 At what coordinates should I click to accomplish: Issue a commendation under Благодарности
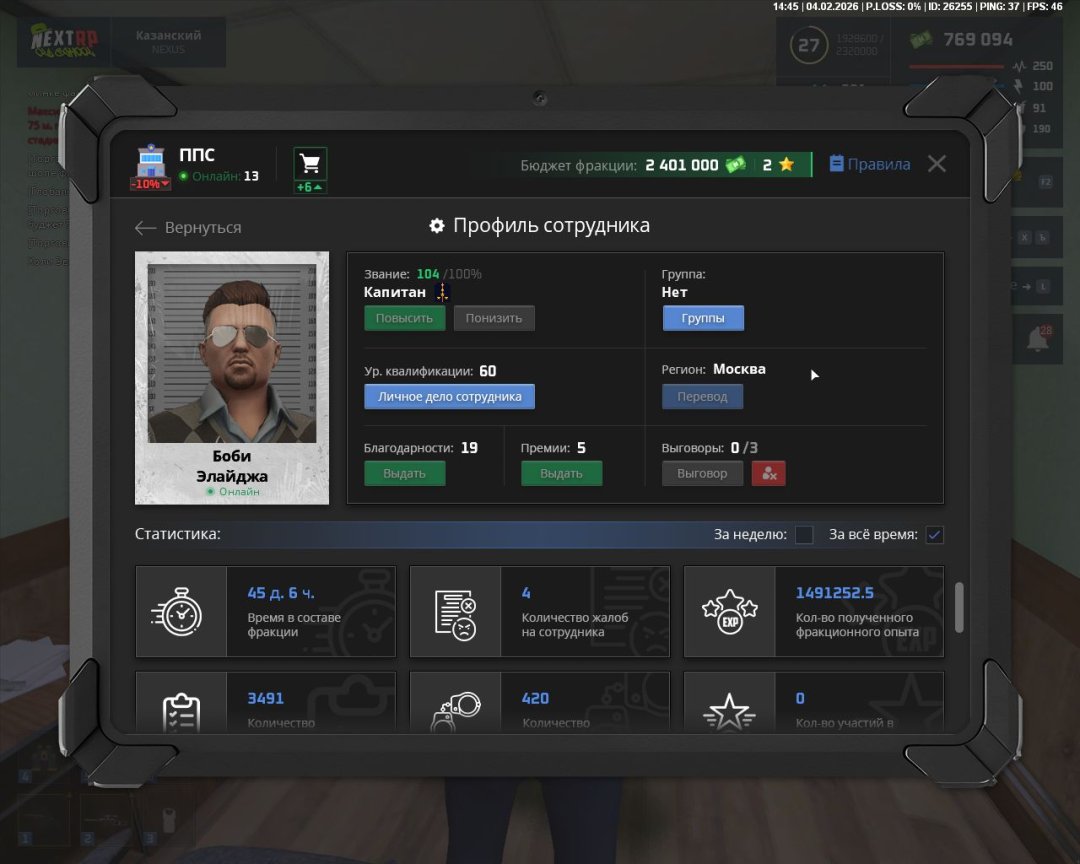pos(404,473)
